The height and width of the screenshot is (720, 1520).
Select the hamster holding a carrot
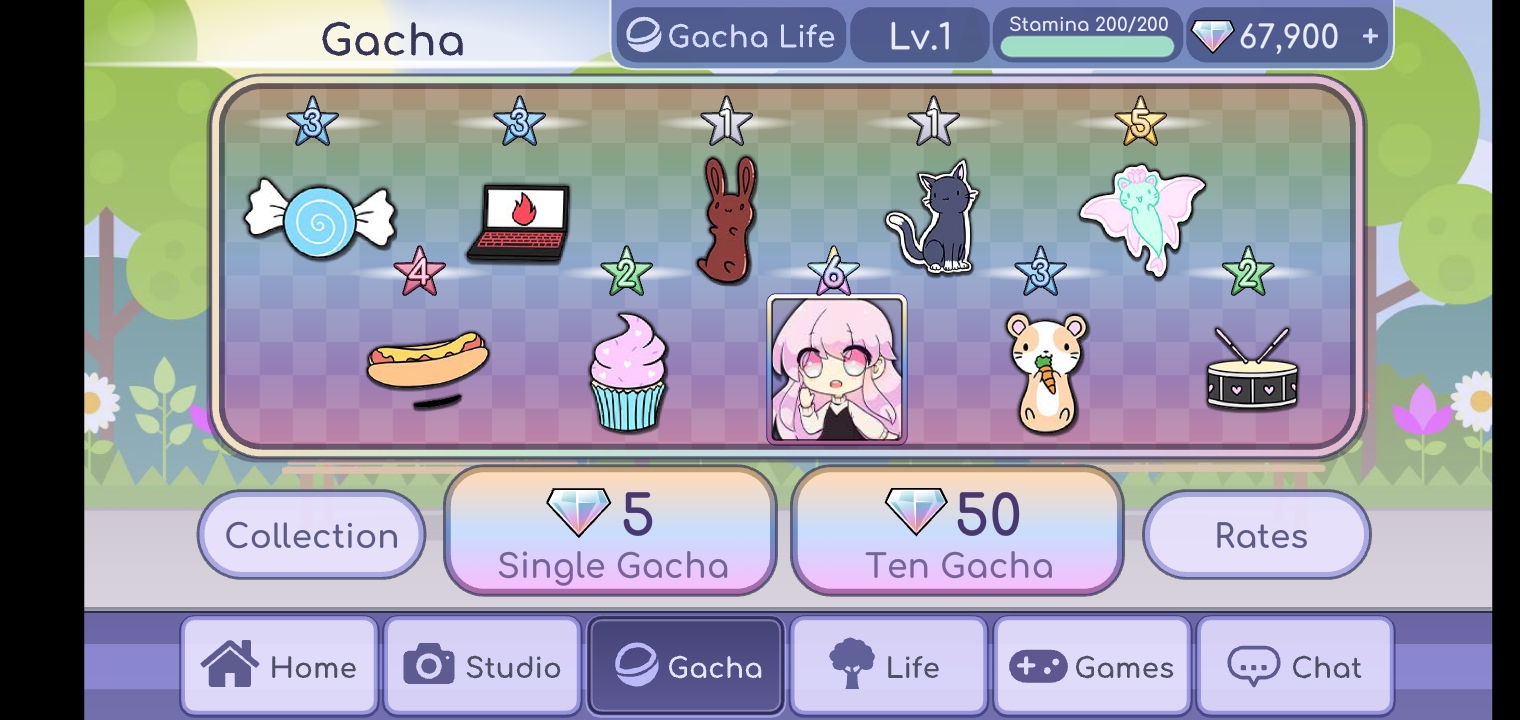1047,368
